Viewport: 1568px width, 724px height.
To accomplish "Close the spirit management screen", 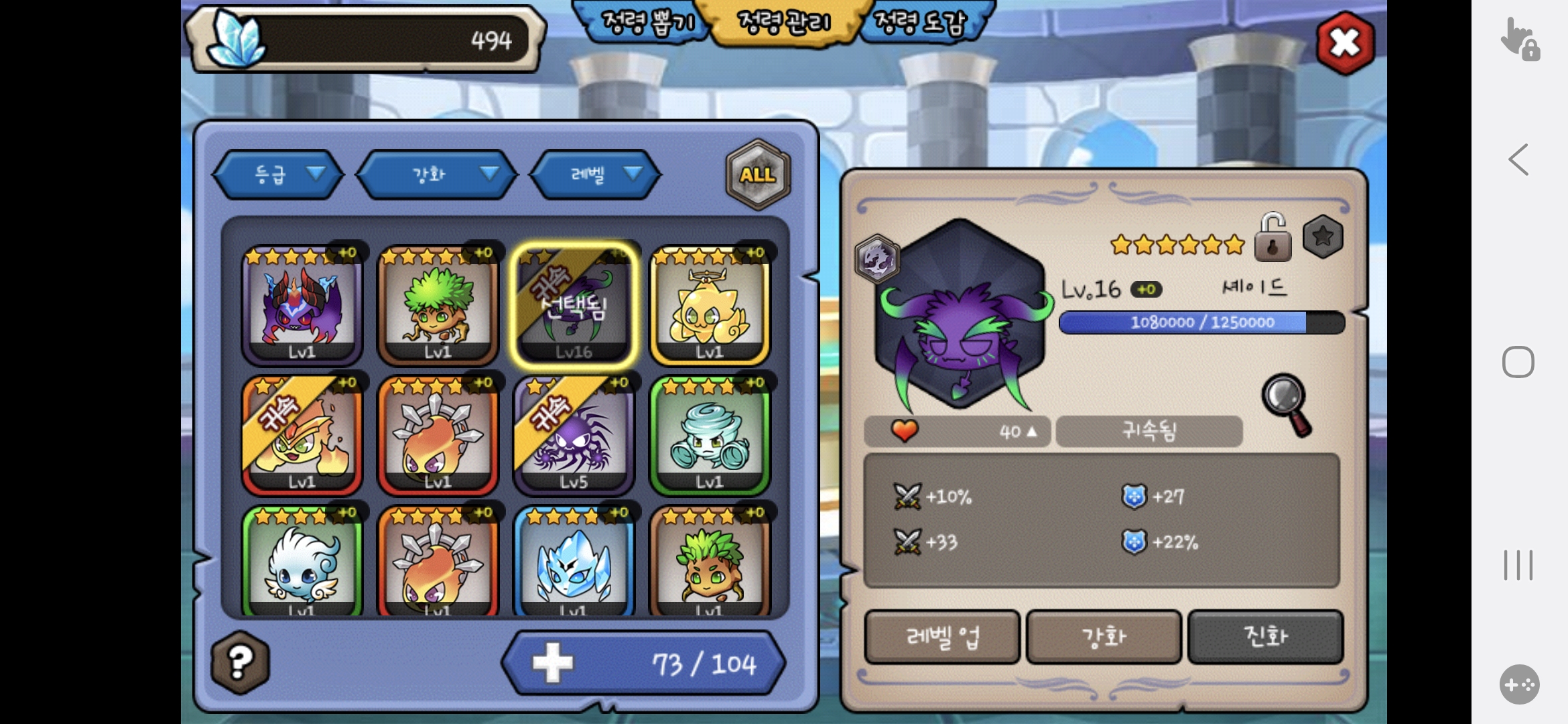I will pos(1344,44).
